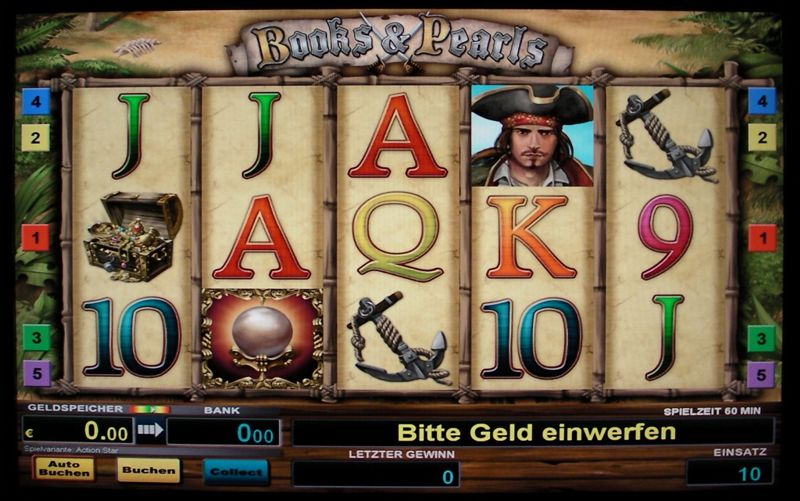This screenshot has width=800, height=501.
Task: Select the yellow Buchen button
Action: pos(148,469)
